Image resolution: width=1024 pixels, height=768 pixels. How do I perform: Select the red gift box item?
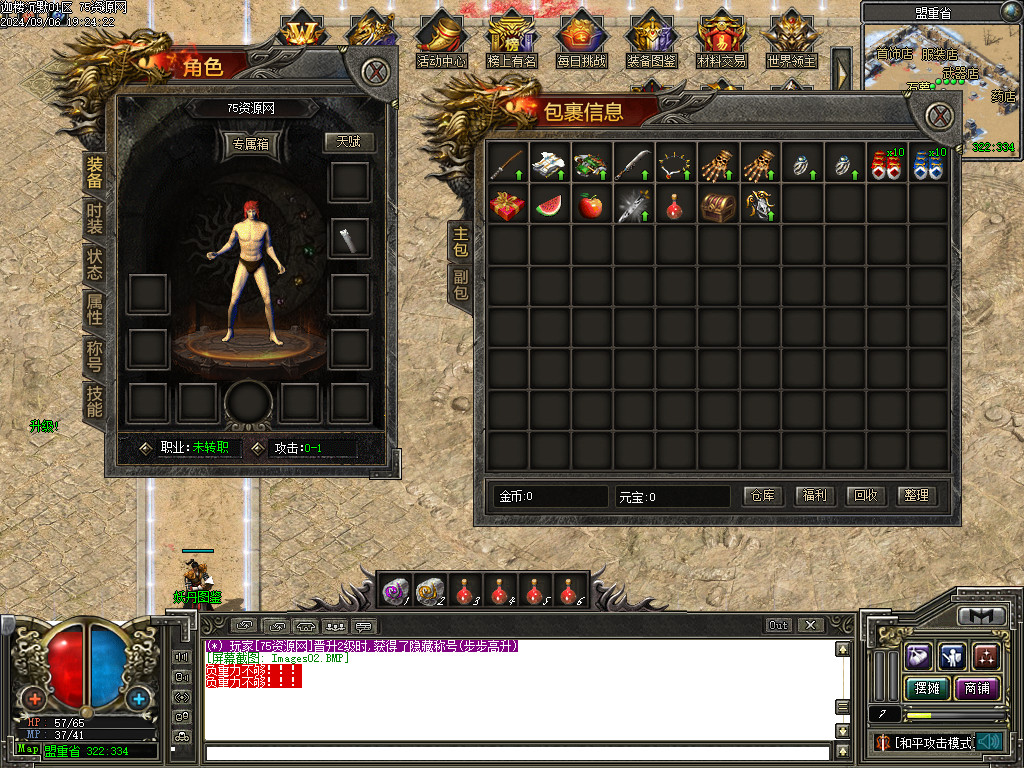(x=507, y=205)
